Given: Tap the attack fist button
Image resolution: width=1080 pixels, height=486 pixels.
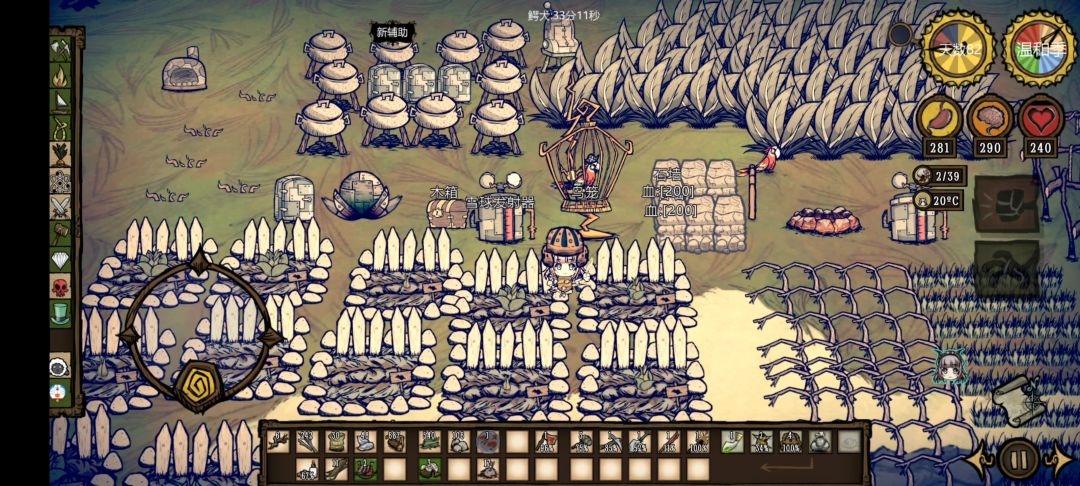Looking at the screenshot, I should [1006, 205].
